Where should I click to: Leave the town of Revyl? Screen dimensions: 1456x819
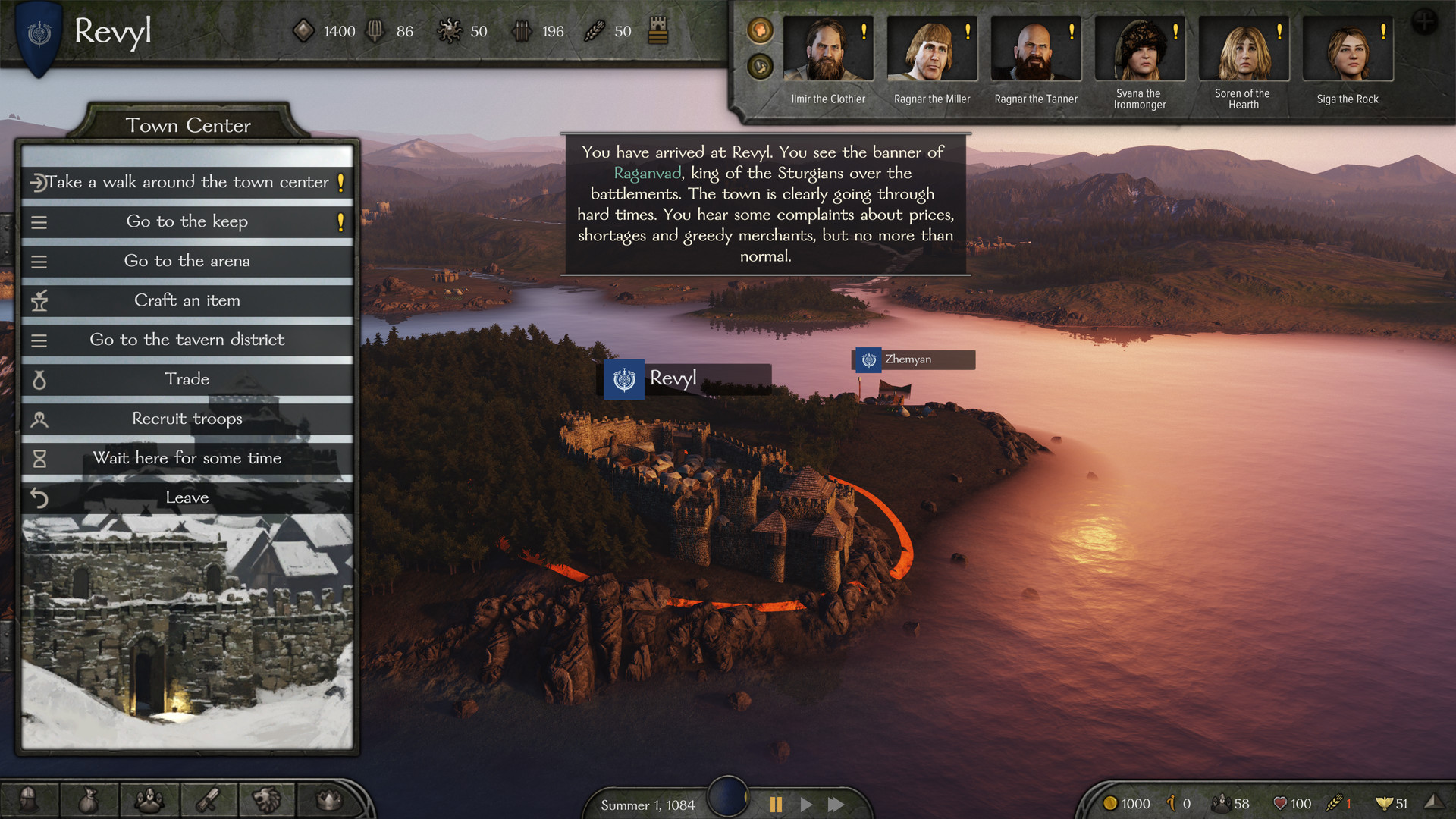(x=187, y=497)
